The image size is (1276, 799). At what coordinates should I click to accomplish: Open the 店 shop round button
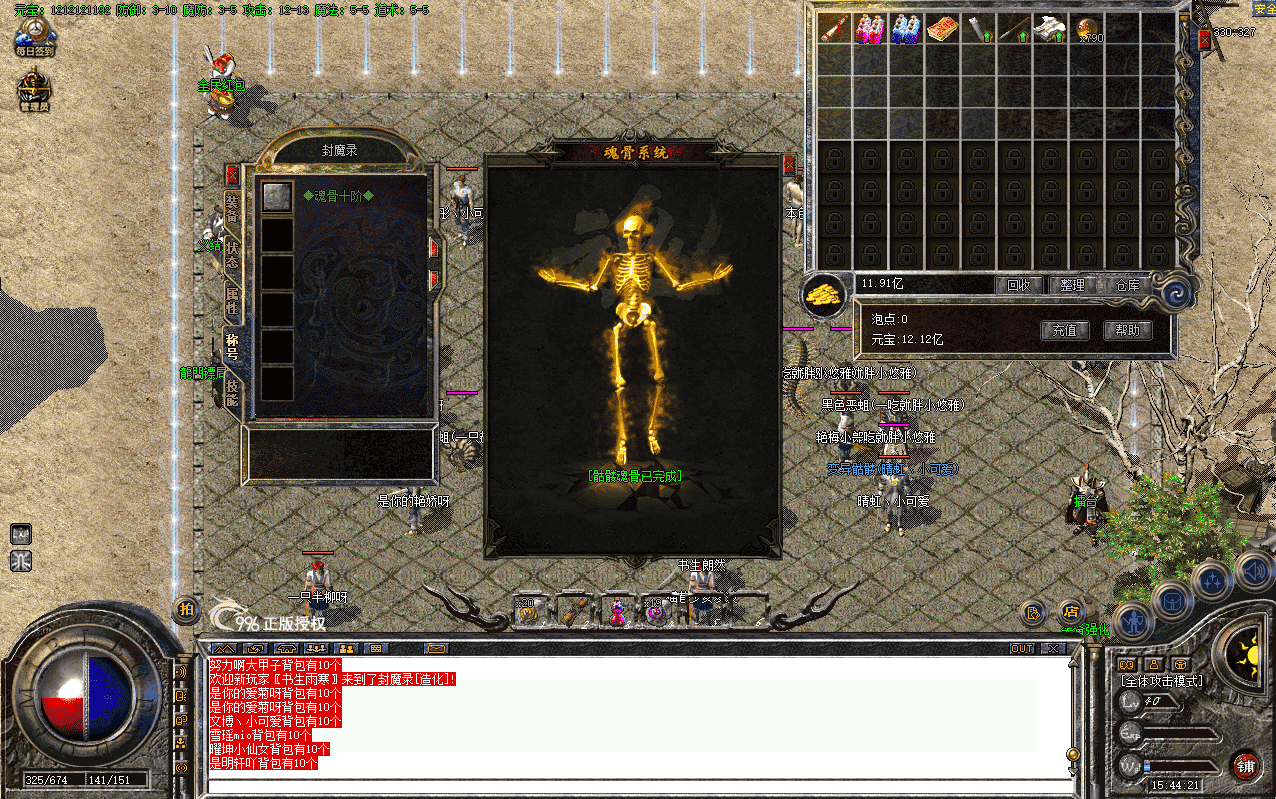(1070, 611)
